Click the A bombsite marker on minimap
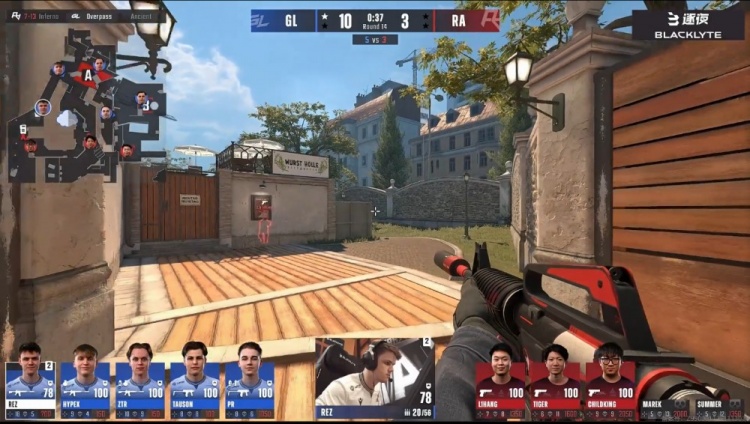 click(88, 74)
